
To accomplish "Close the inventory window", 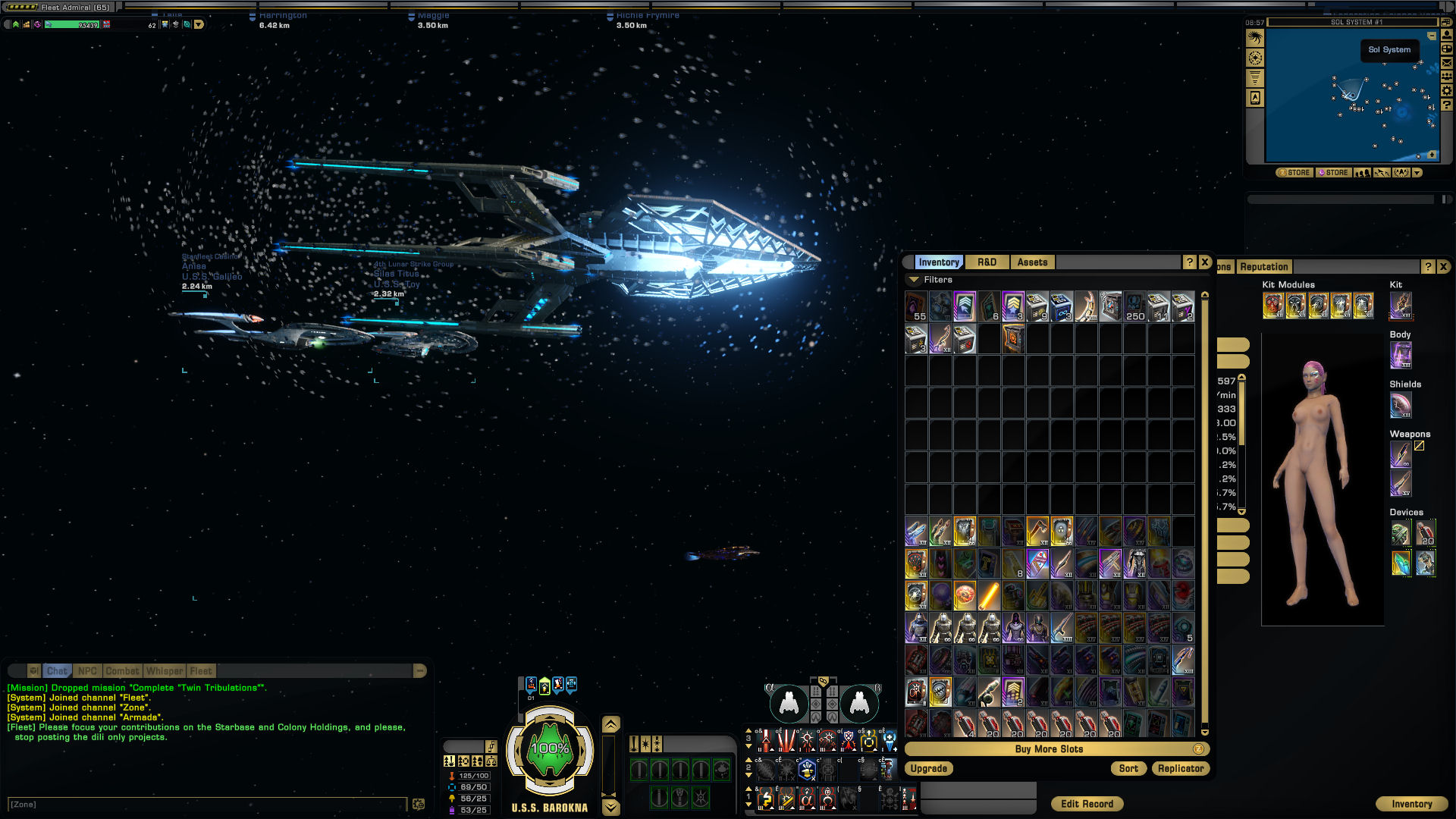I will click(1205, 262).
